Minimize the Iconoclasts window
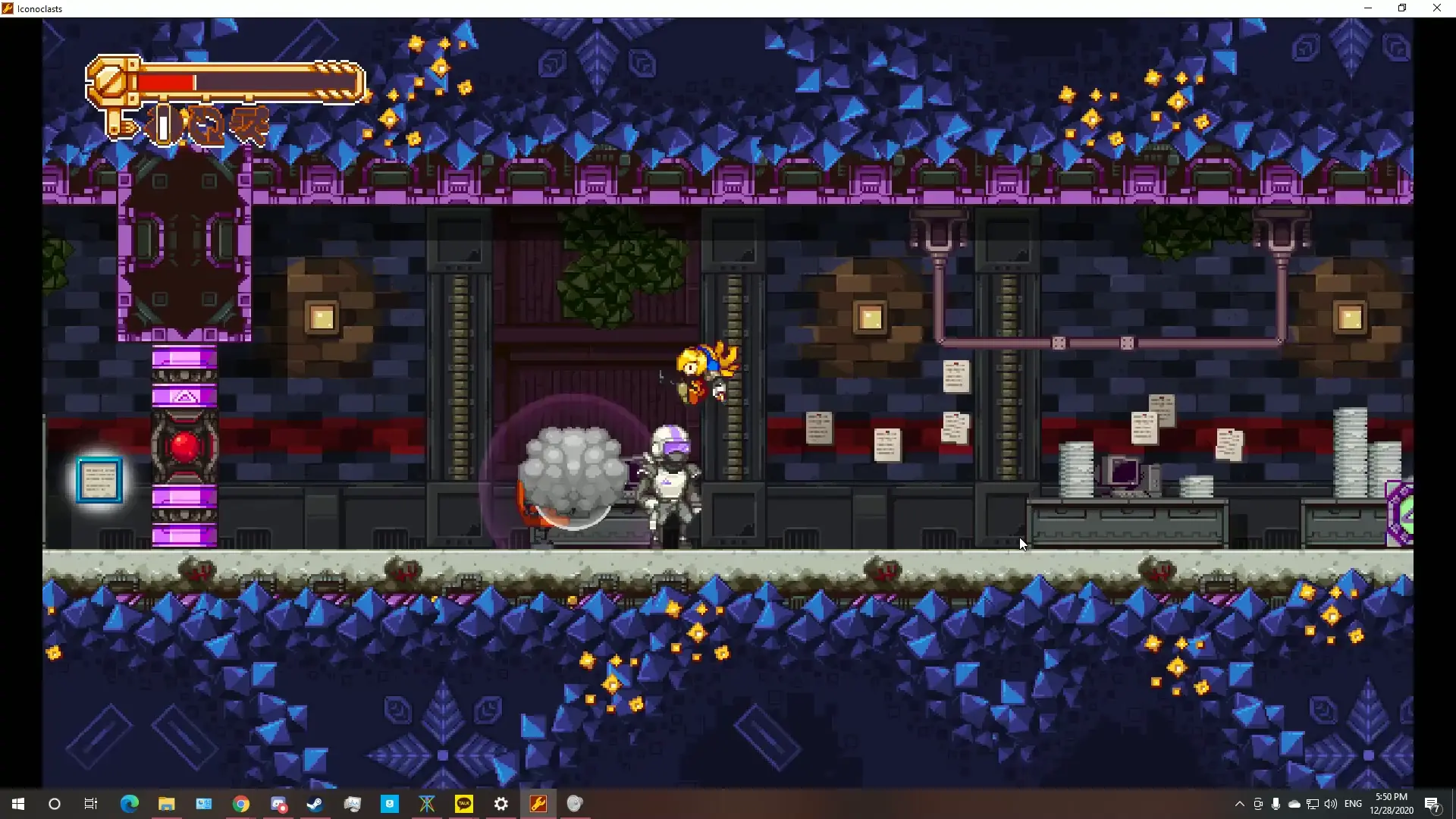Viewport: 1456px width, 819px height. tap(1368, 8)
